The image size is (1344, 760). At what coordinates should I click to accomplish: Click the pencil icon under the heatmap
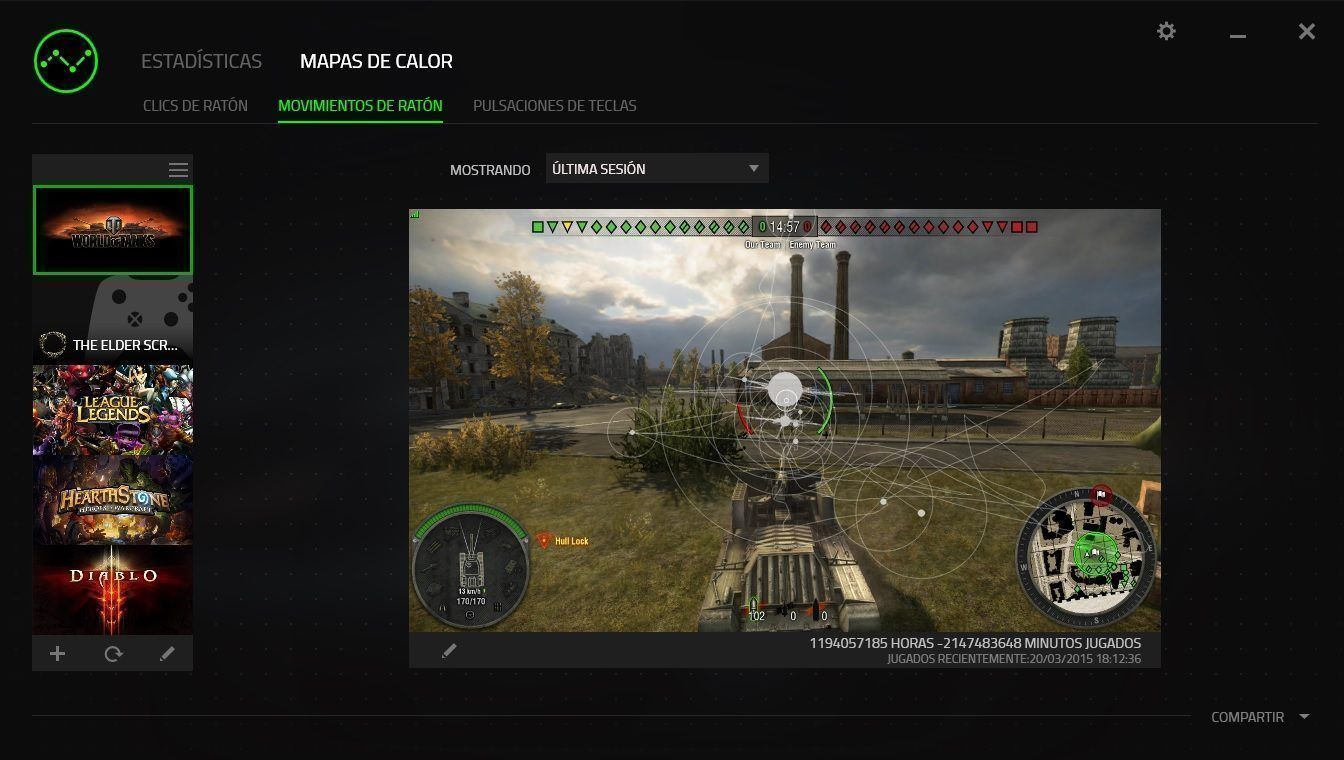coord(449,651)
